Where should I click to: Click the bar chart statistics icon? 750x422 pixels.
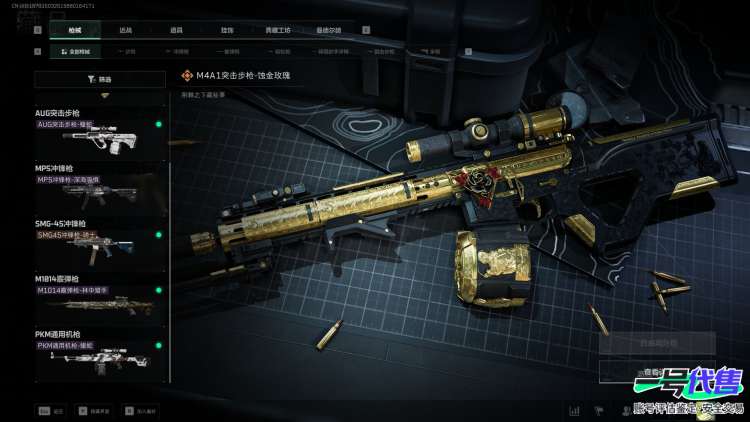tap(575, 410)
